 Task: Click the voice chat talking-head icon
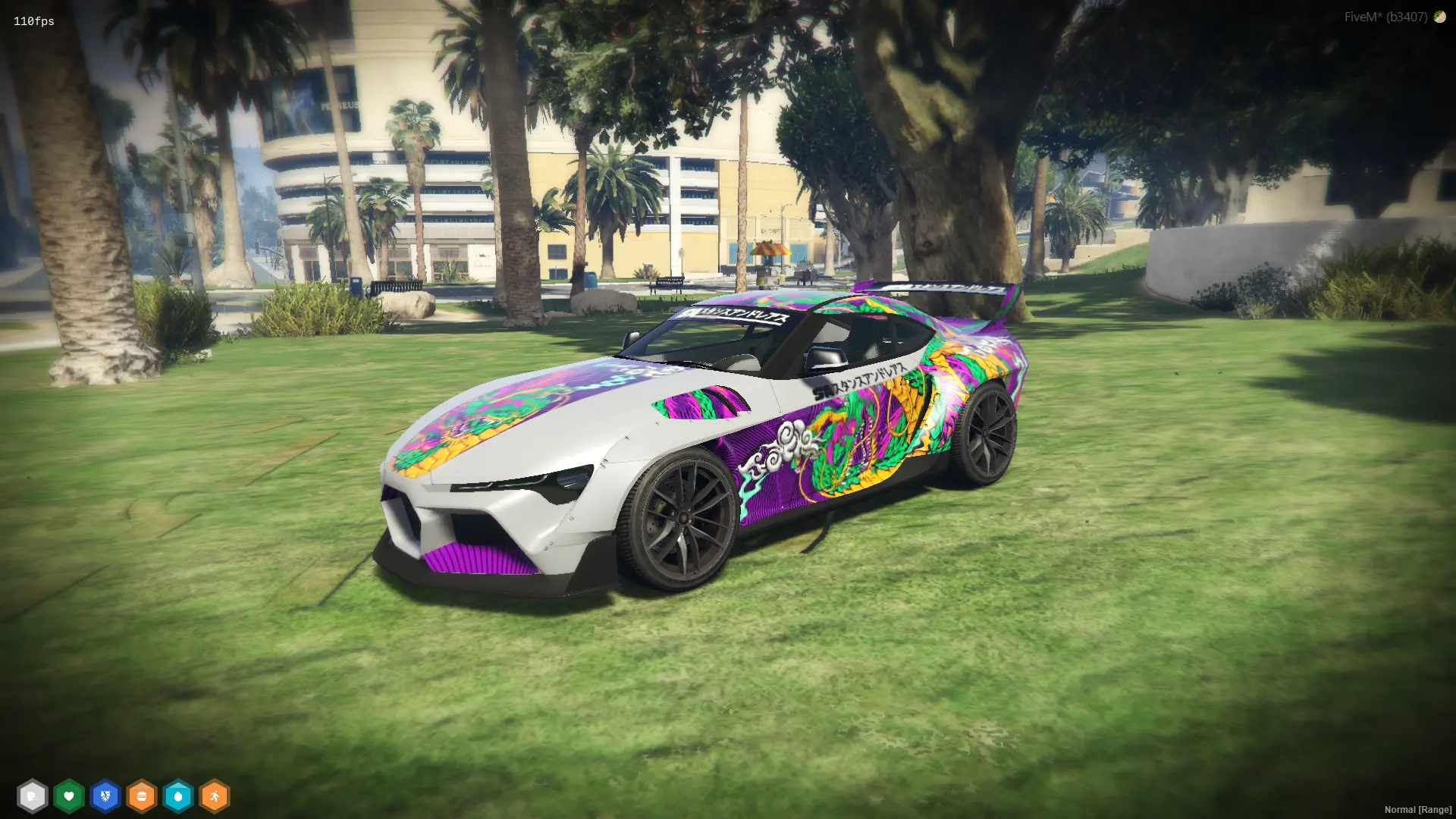[32, 796]
